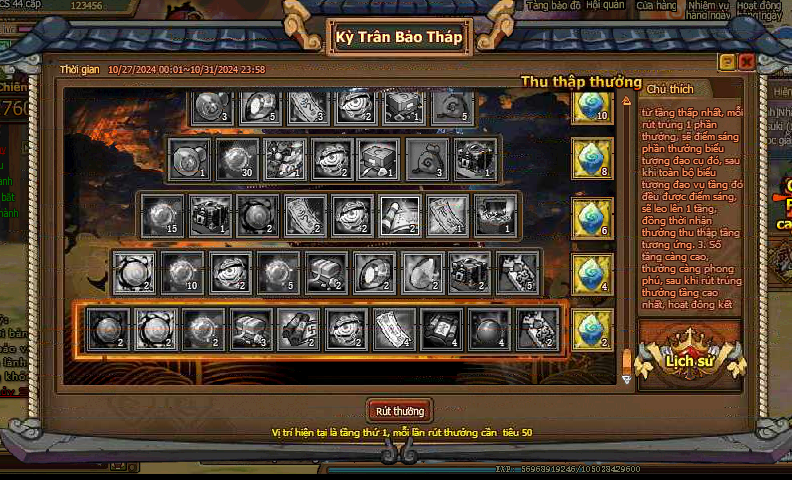Open the Lịch sử history panel
The height and width of the screenshot is (480, 792).
click(689, 357)
